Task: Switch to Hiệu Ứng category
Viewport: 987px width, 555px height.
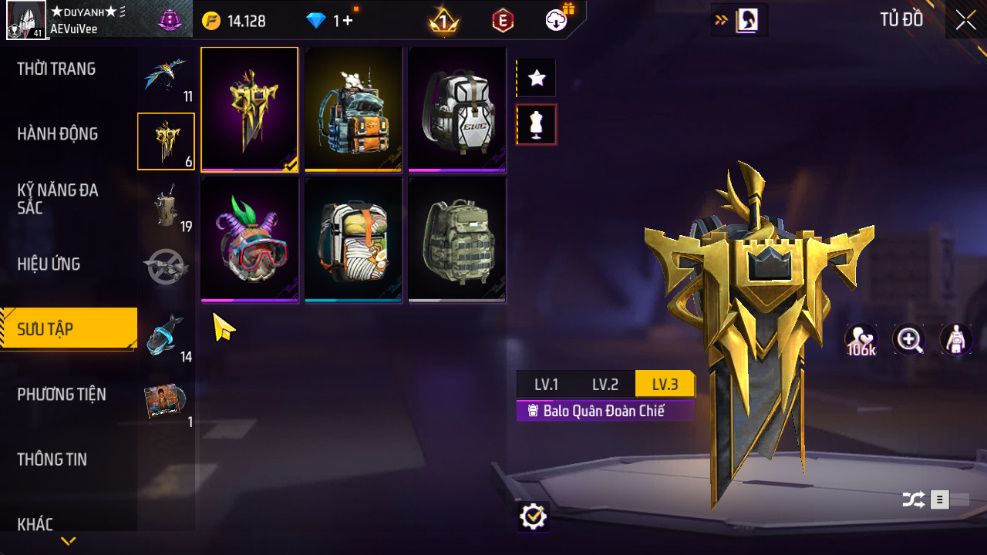Action: pos(49,264)
